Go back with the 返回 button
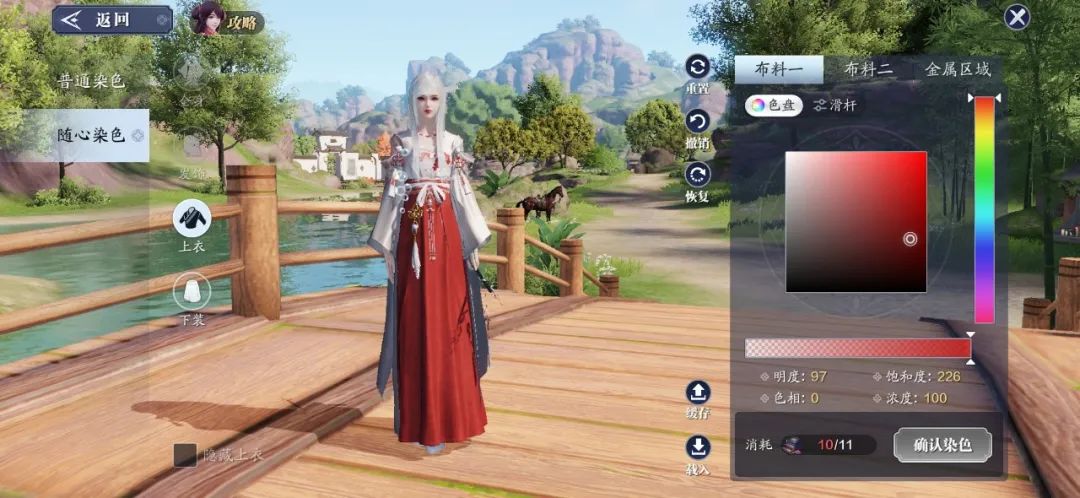The width and height of the screenshot is (1080, 498). click(112, 19)
